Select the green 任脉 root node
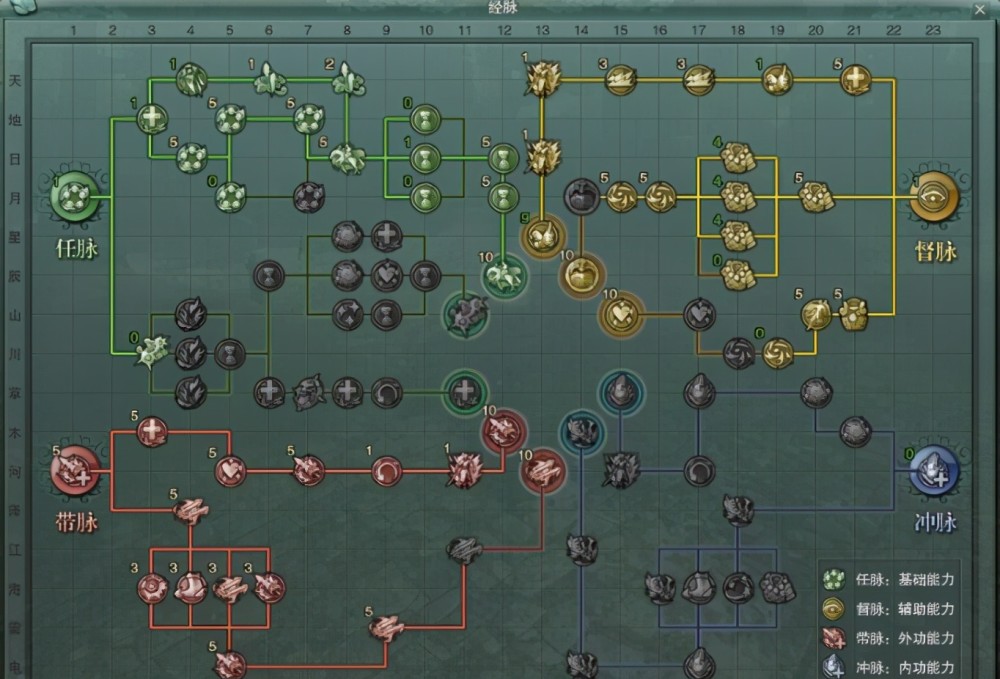1000x679 pixels. tap(76, 198)
